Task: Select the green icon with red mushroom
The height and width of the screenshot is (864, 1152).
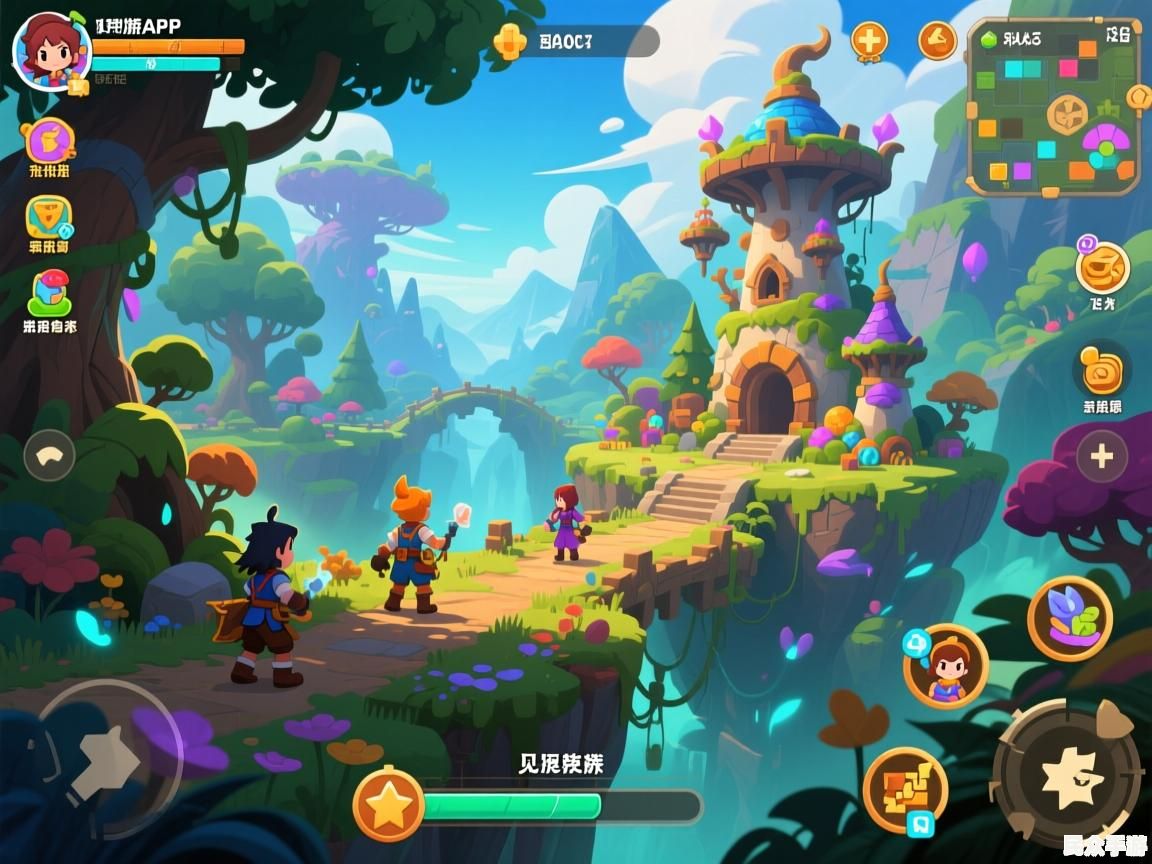Action: [x=49, y=294]
